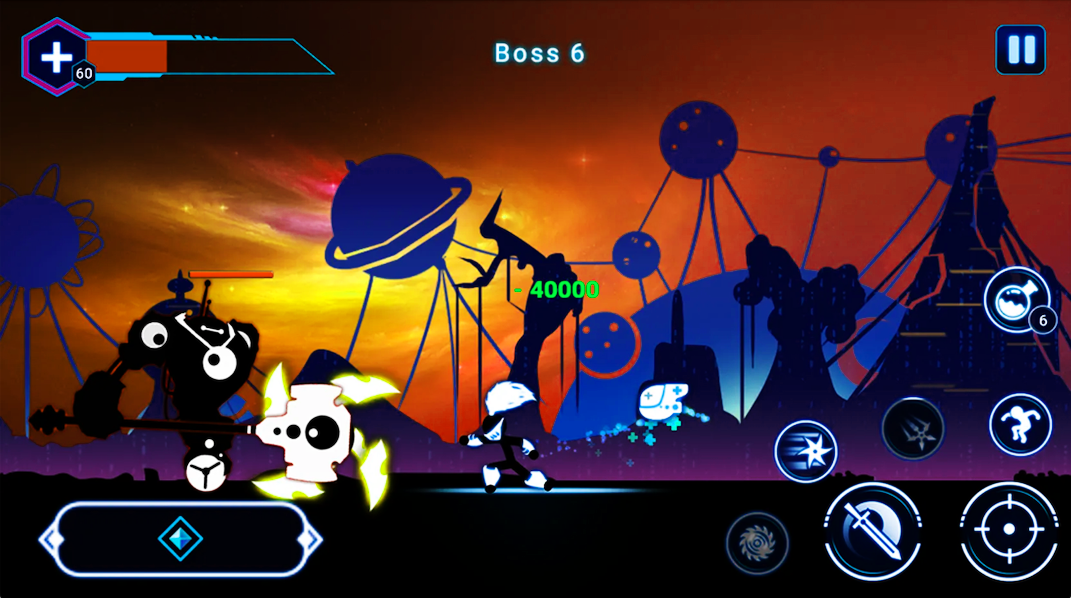Activate the dimmed spinning blade skill

(757, 543)
